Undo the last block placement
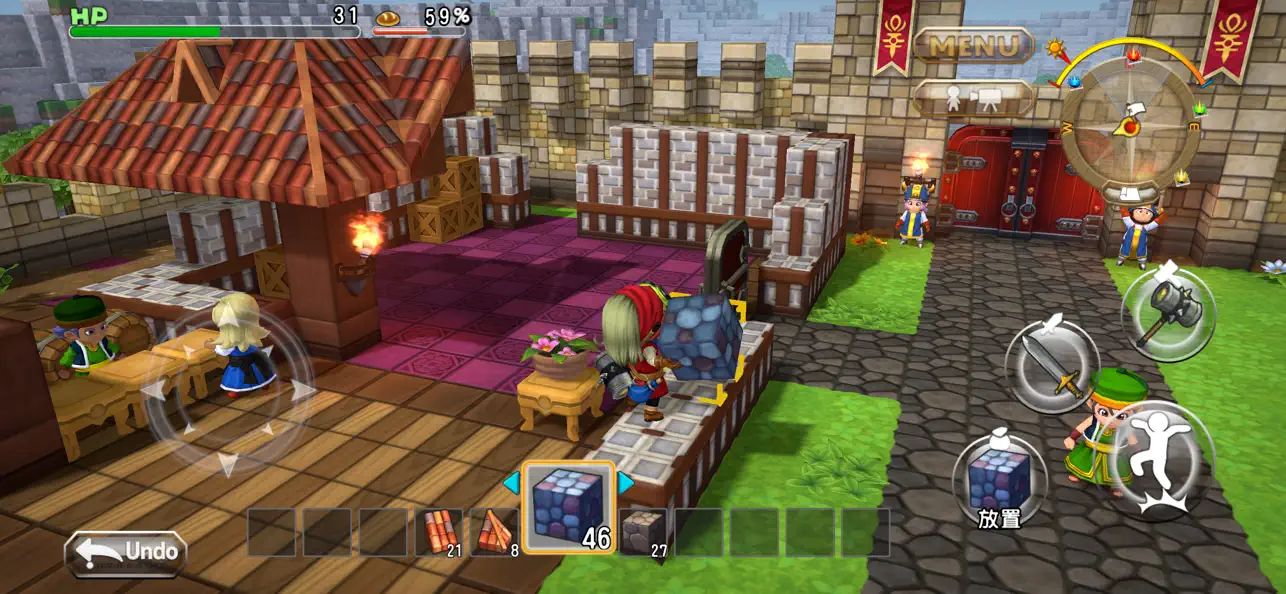This screenshot has height=594, width=1286. point(126,552)
